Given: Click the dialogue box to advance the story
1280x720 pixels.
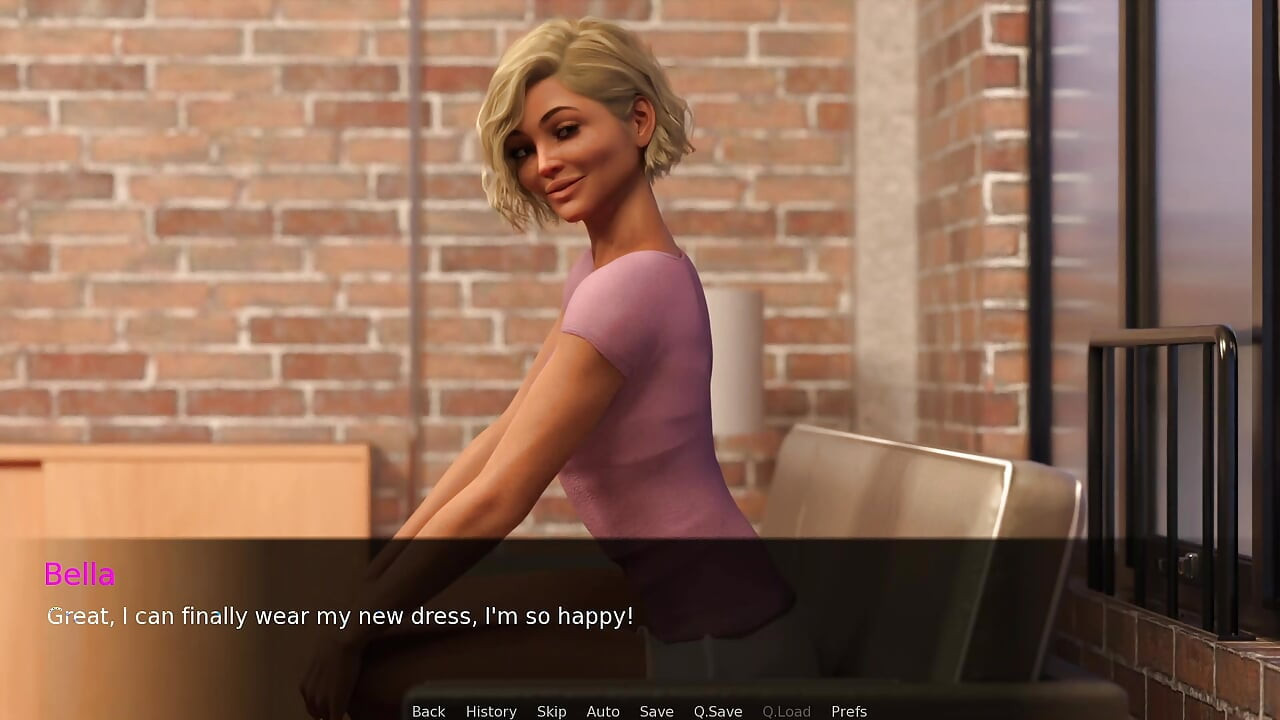Looking at the screenshot, I should coord(640,615).
